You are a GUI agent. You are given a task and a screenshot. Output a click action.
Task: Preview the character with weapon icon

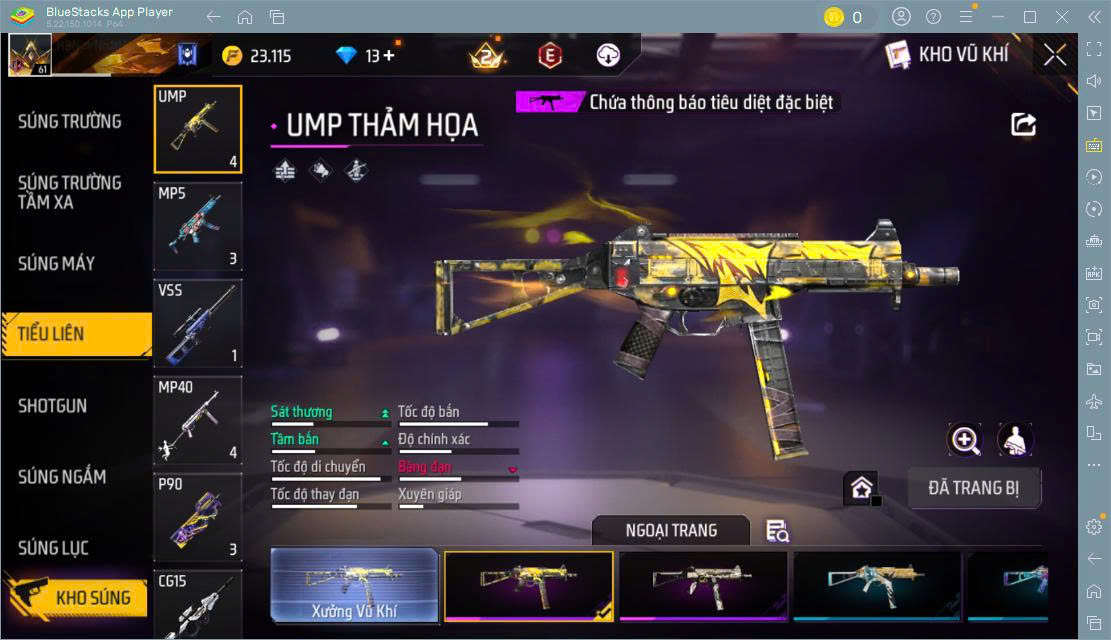tap(1015, 440)
